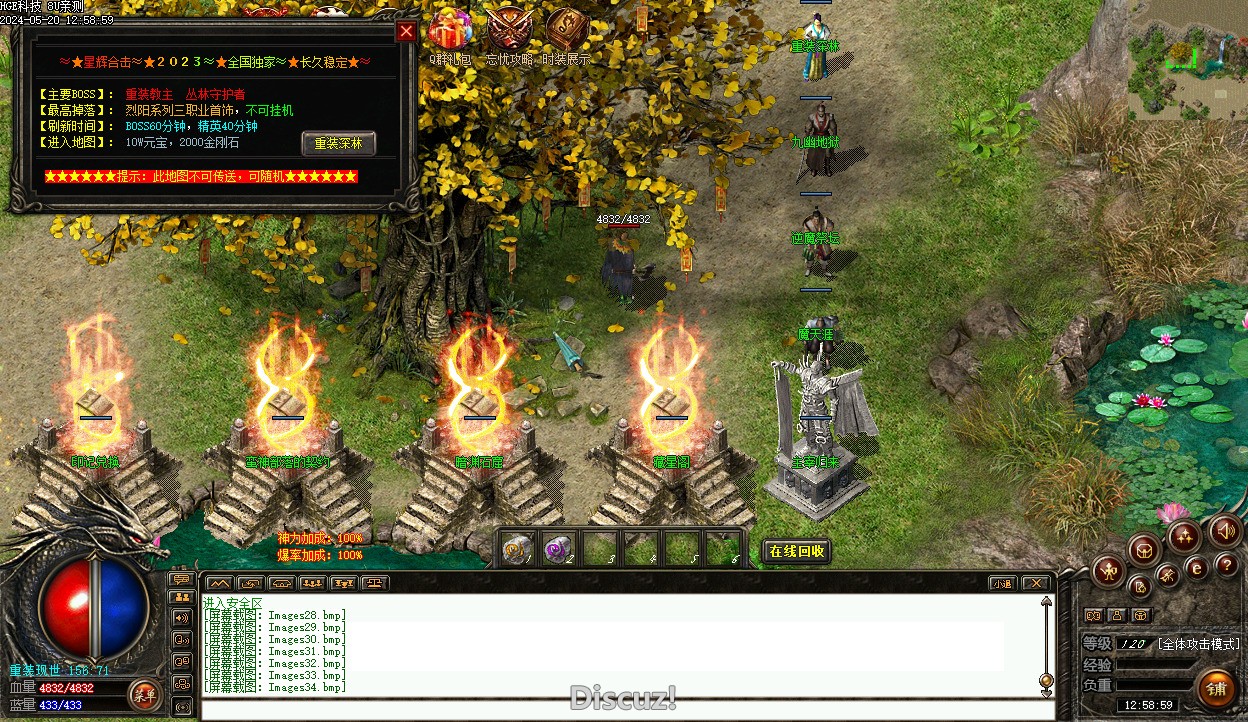Open help with the question mark button
1248x722 pixels.
pyautogui.click(x=1226, y=566)
